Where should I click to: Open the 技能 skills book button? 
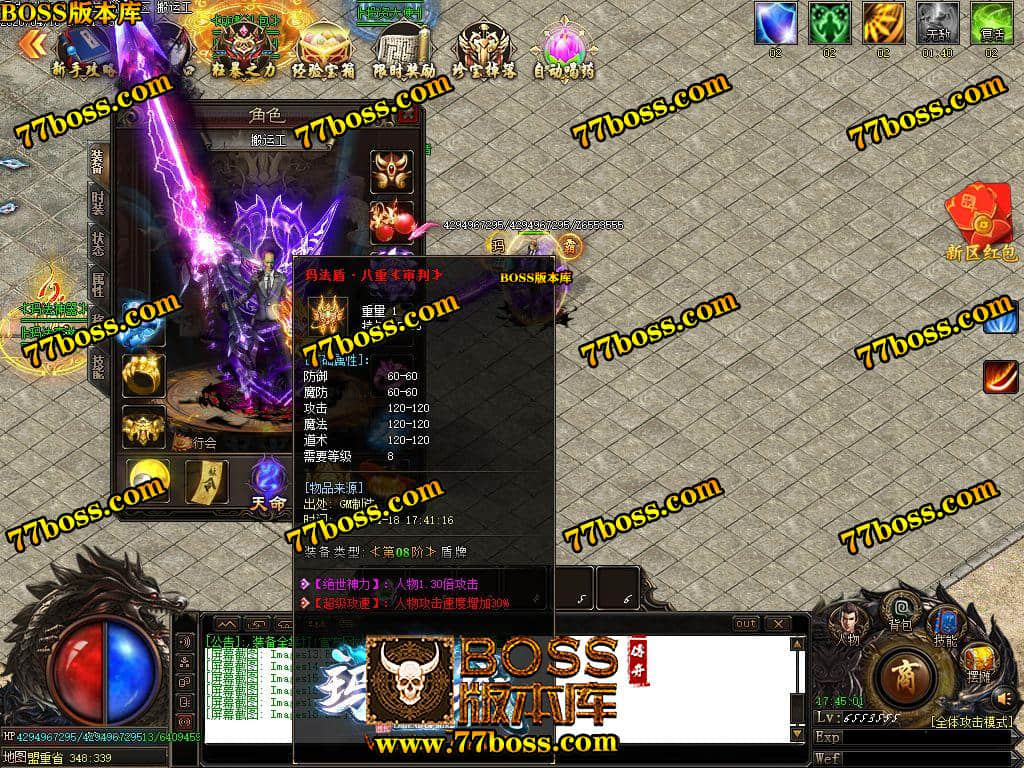coord(944,625)
